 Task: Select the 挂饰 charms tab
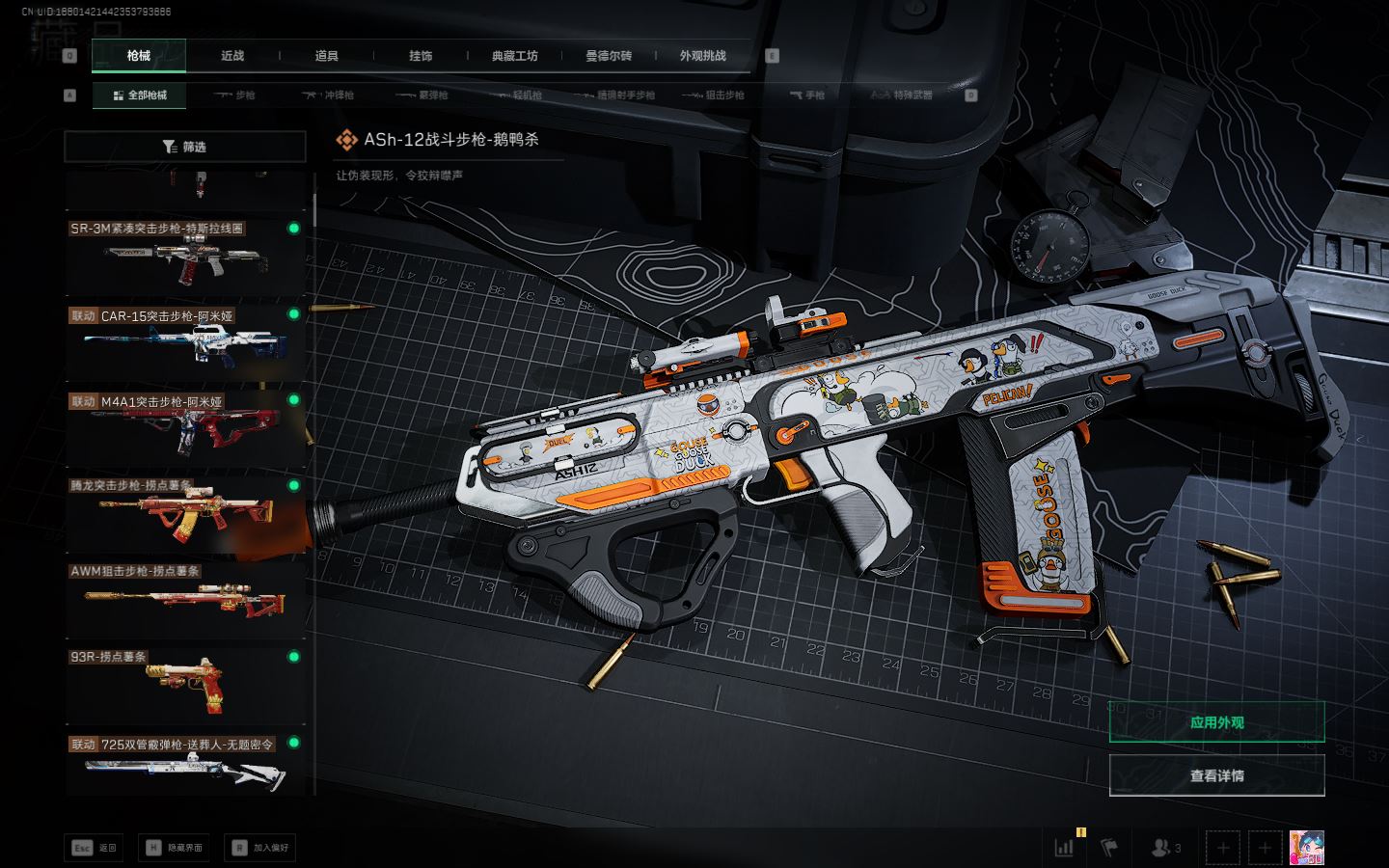(x=421, y=56)
